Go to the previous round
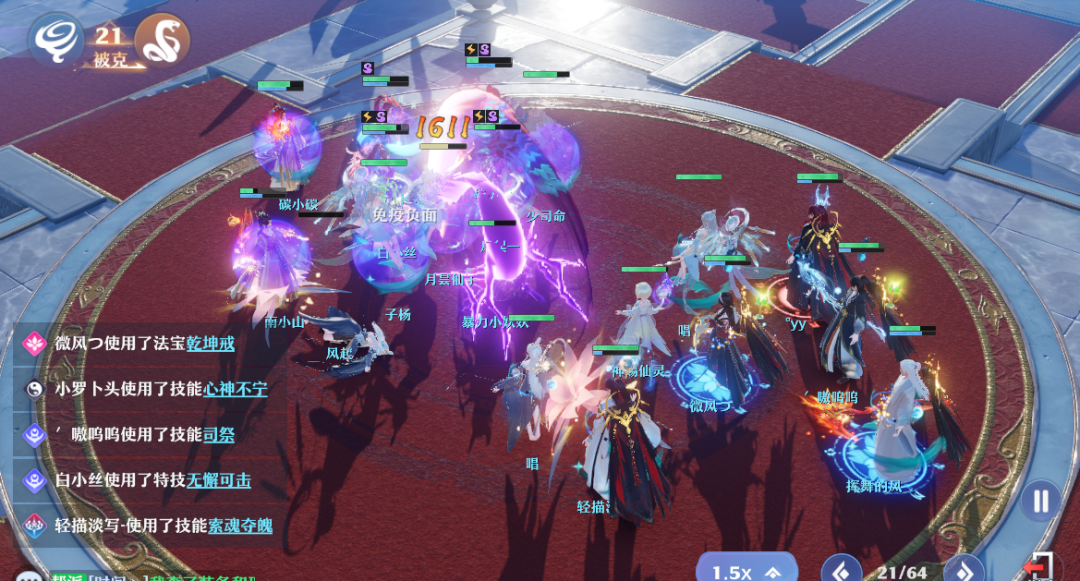Image resolution: width=1080 pixels, height=581 pixels. tap(841, 571)
